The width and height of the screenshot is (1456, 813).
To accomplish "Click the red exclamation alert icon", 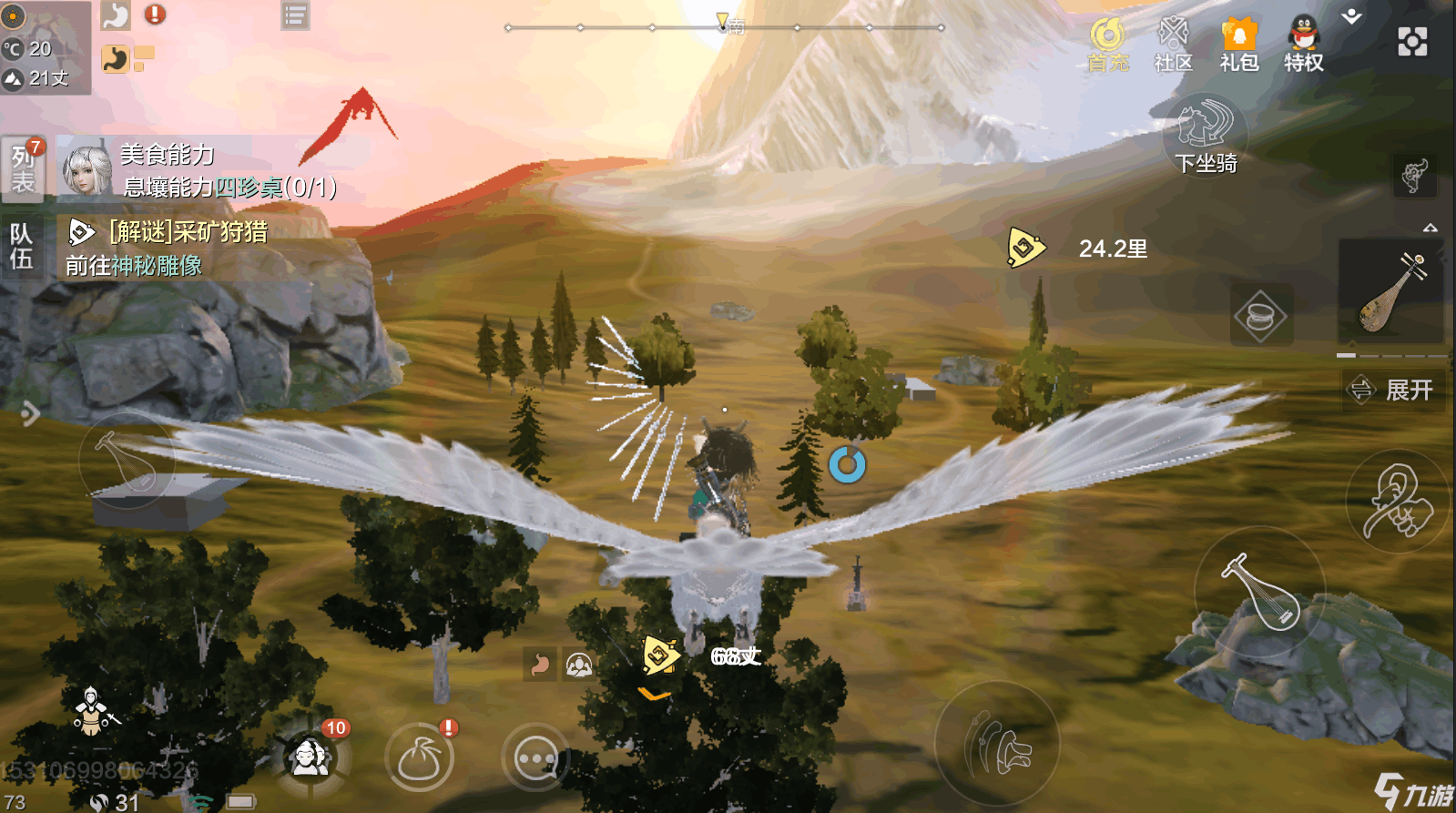I will (155, 14).
